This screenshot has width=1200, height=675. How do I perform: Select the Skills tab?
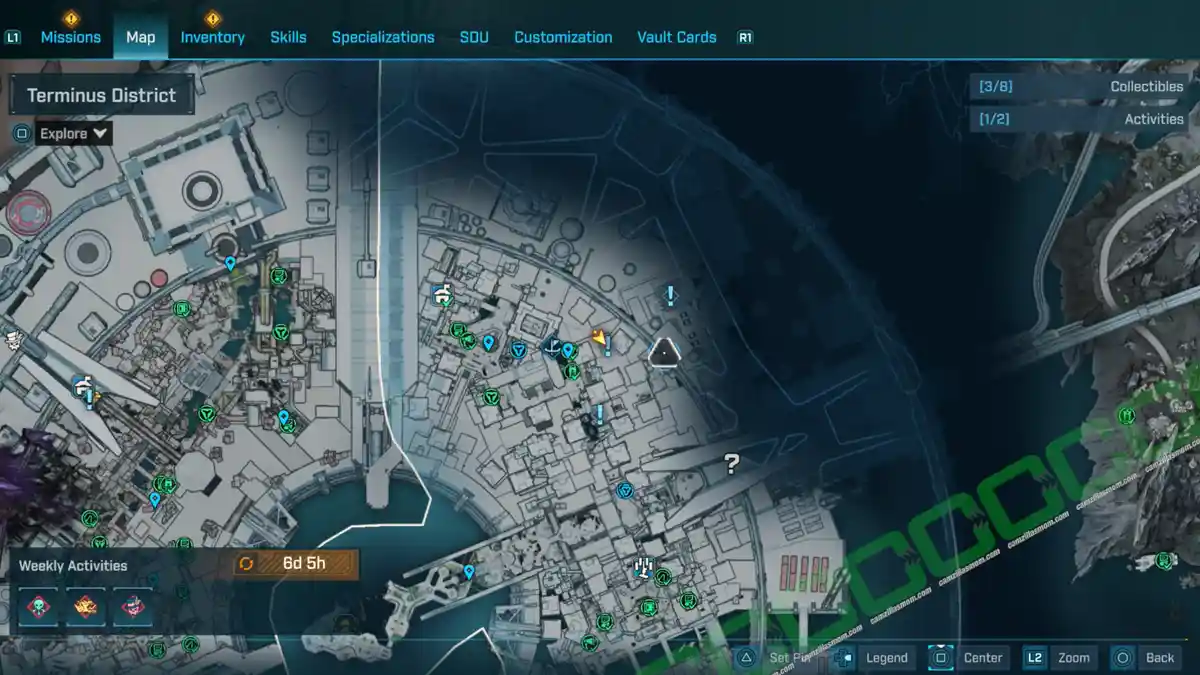[288, 37]
